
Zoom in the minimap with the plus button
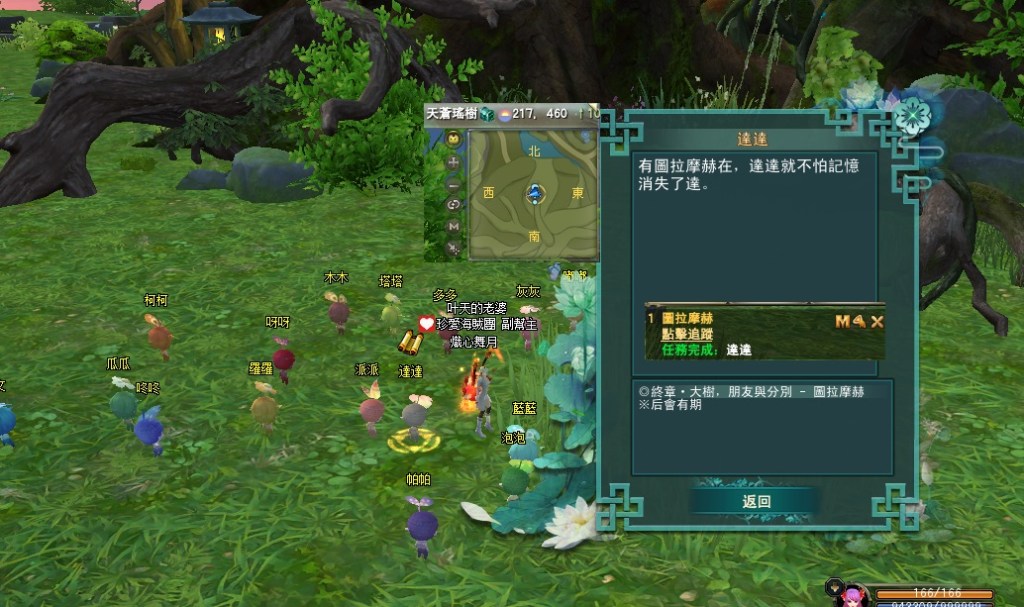453,162
